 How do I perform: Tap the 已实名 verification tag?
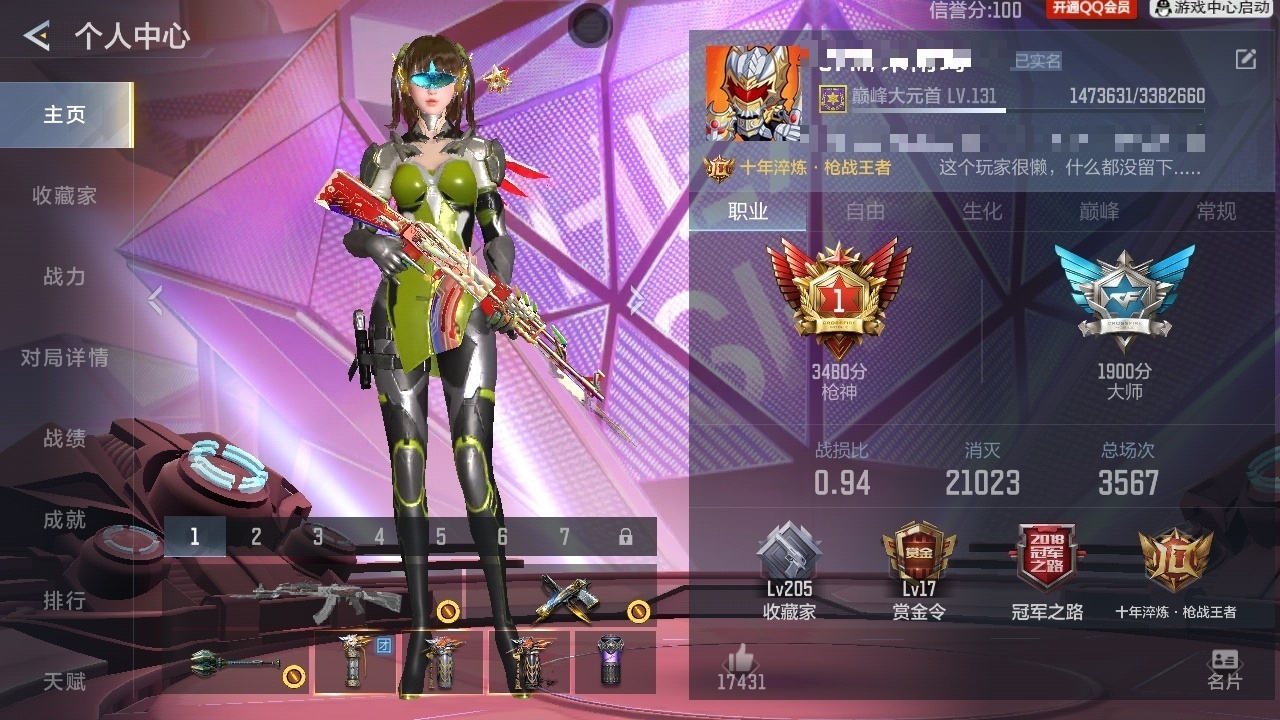coord(1040,60)
